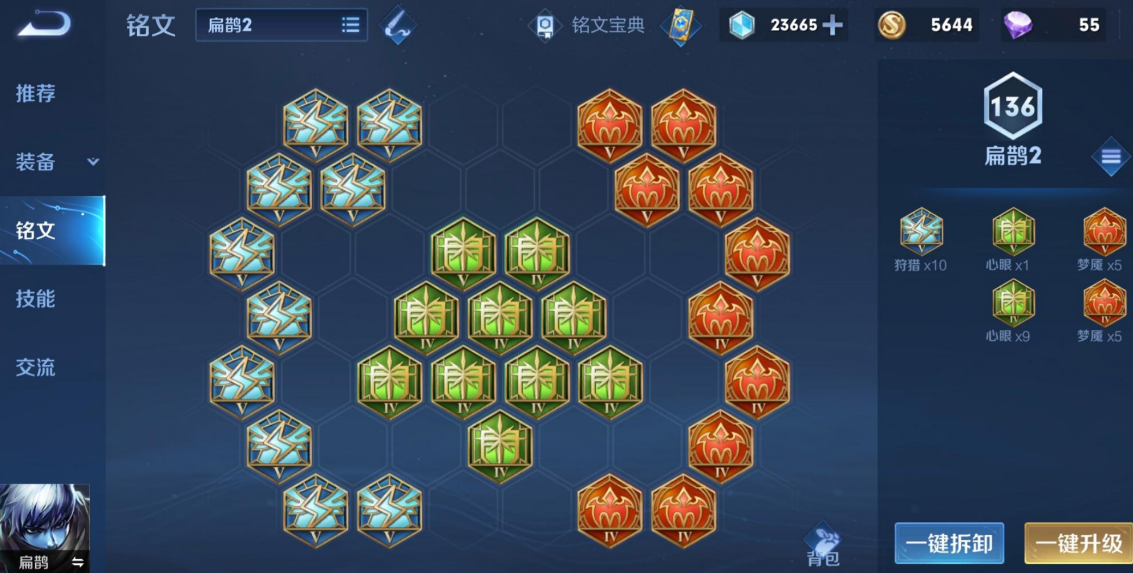The image size is (1133, 573).
Task: Click the level 136 rune hexagon badge
Action: click(x=1013, y=106)
